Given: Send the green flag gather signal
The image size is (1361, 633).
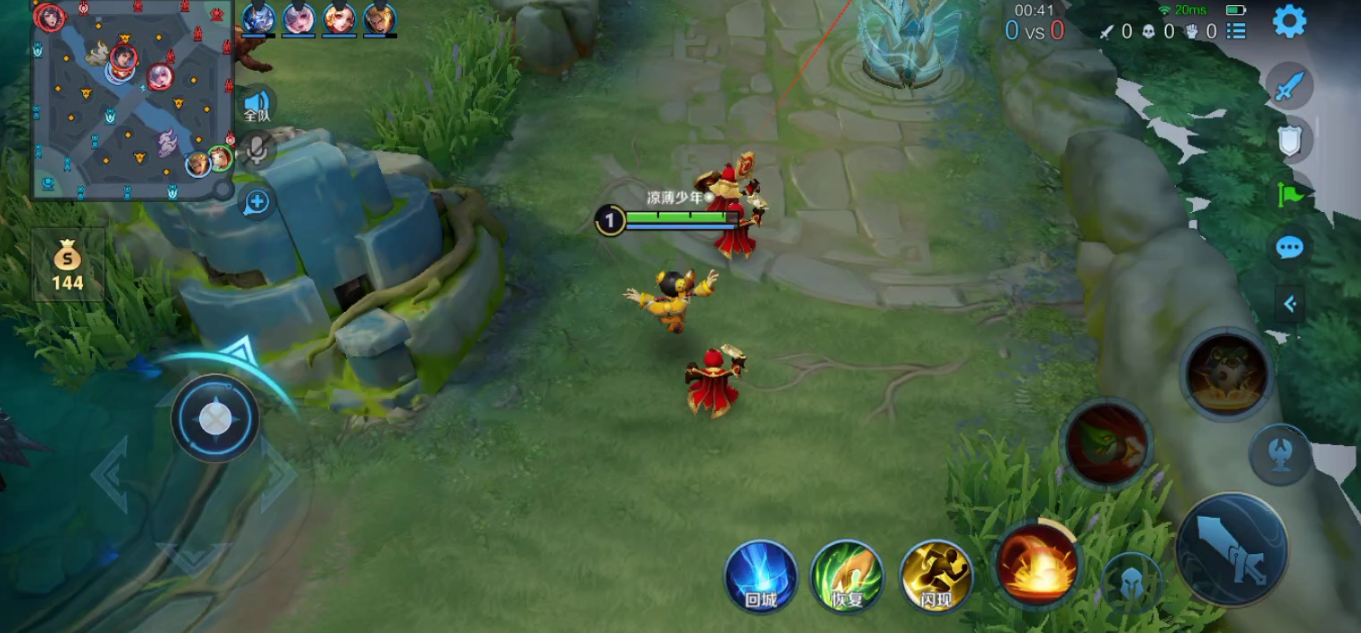Looking at the screenshot, I should 1289,193.
